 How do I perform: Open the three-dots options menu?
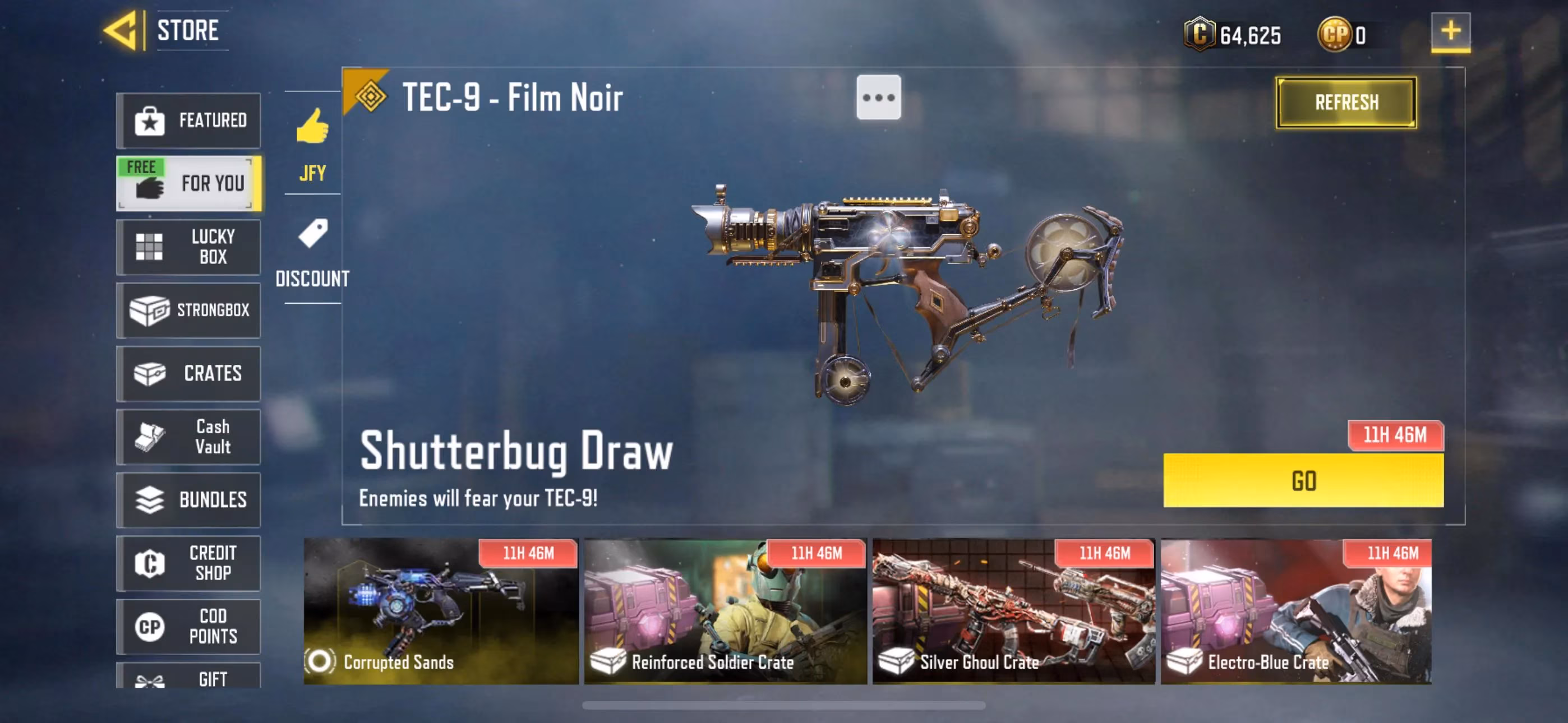pyautogui.click(x=879, y=97)
